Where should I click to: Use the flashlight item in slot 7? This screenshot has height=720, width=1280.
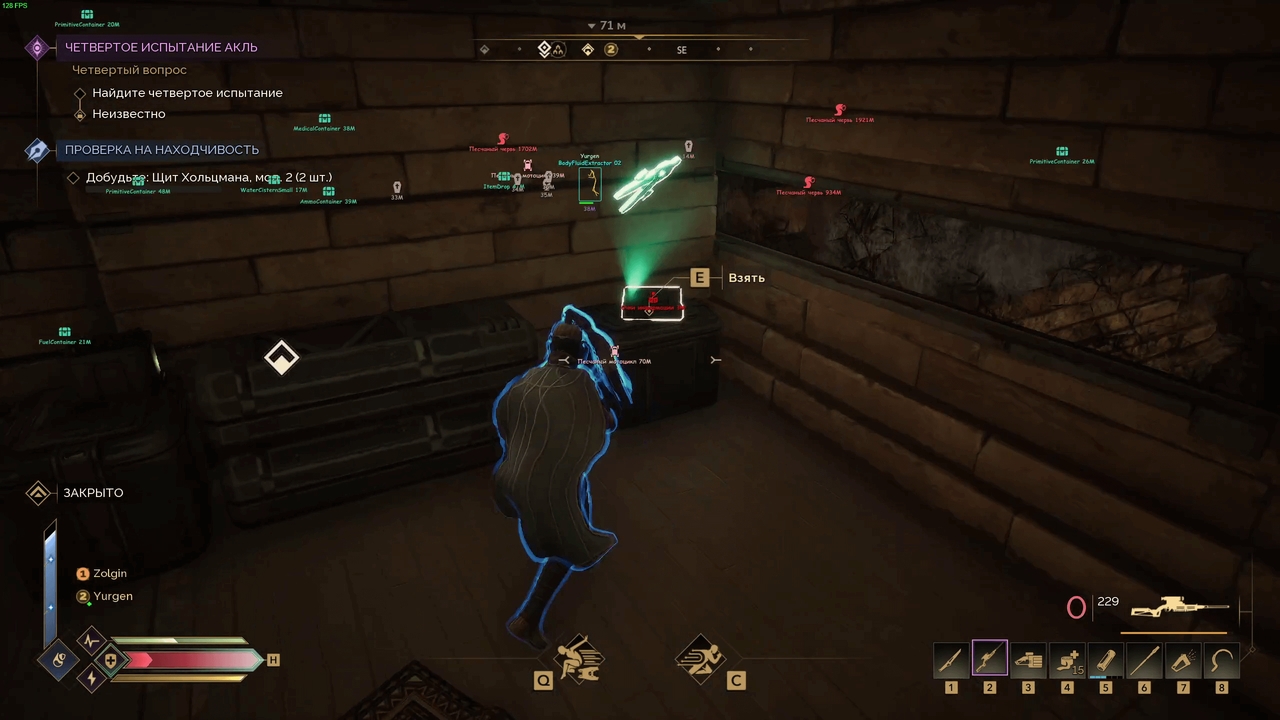click(x=1182, y=658)
